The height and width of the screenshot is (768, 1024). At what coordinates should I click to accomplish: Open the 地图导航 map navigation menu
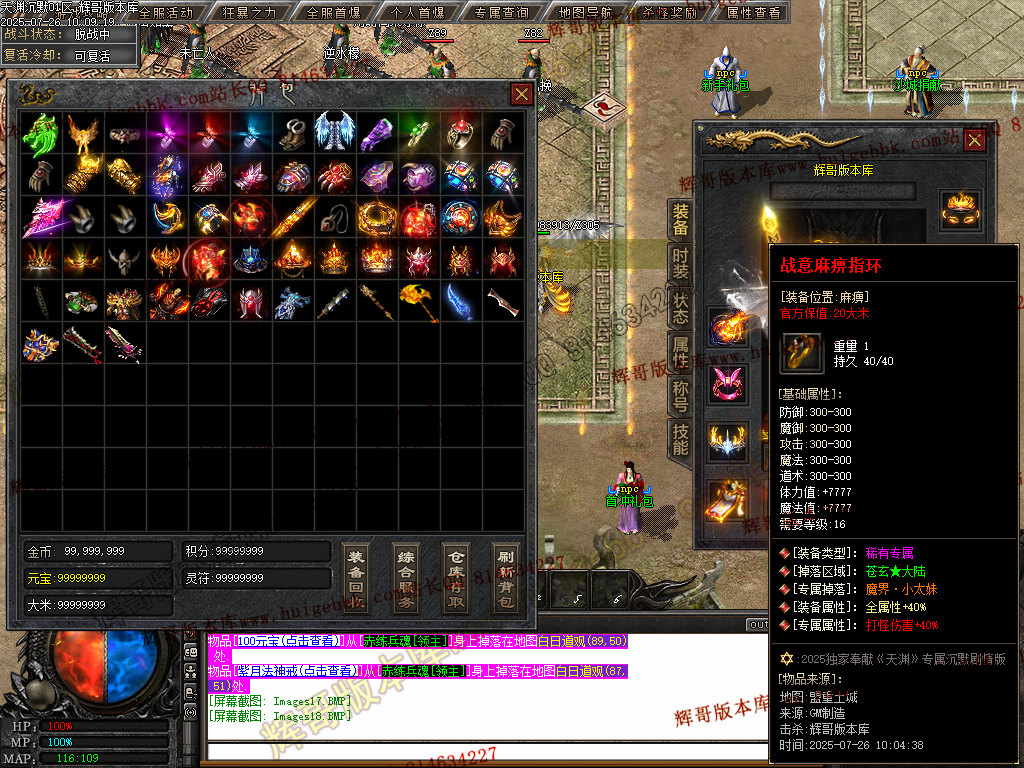coord(586,13)
